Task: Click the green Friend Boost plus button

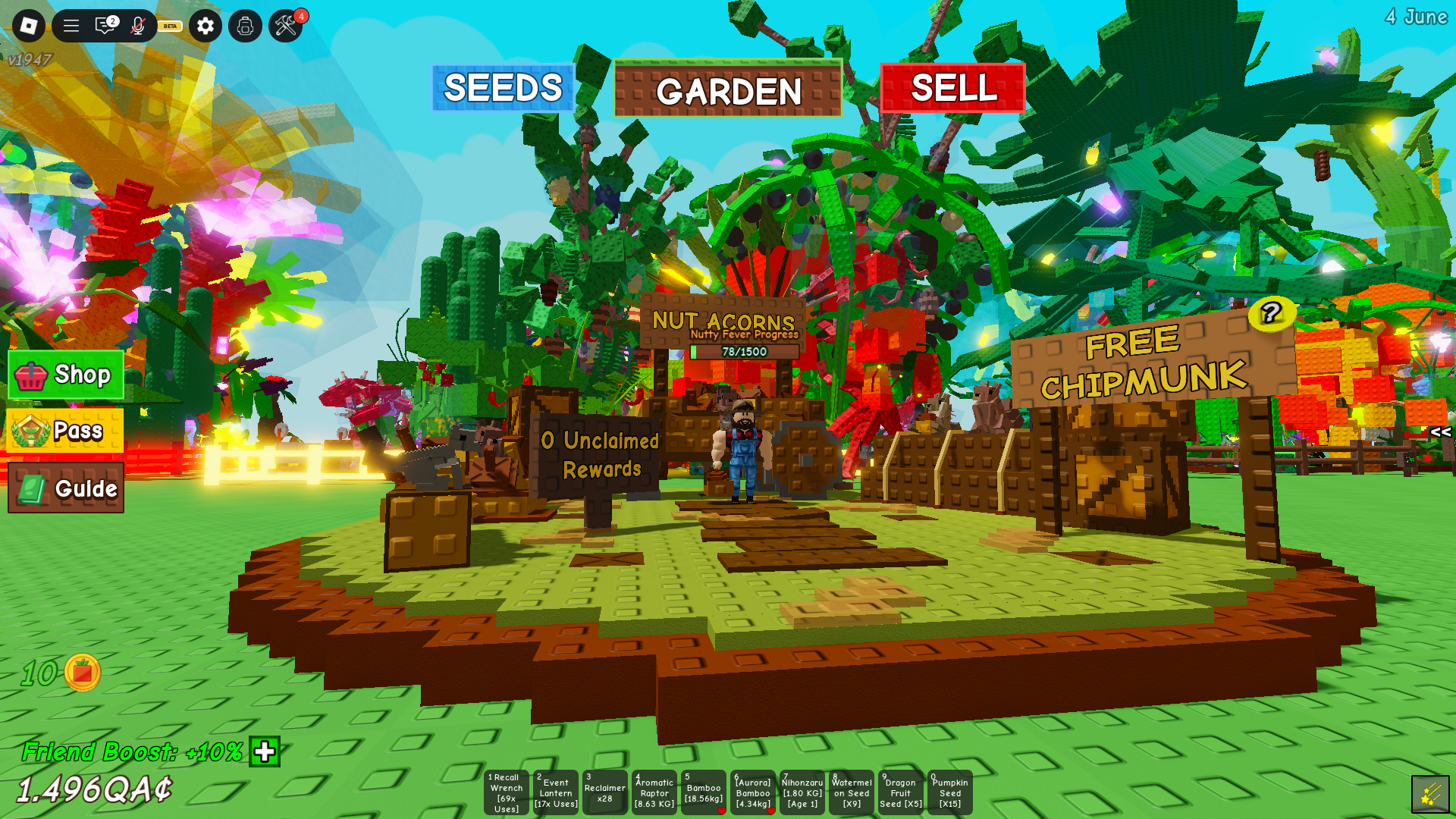Action: (x=265, y=752)
